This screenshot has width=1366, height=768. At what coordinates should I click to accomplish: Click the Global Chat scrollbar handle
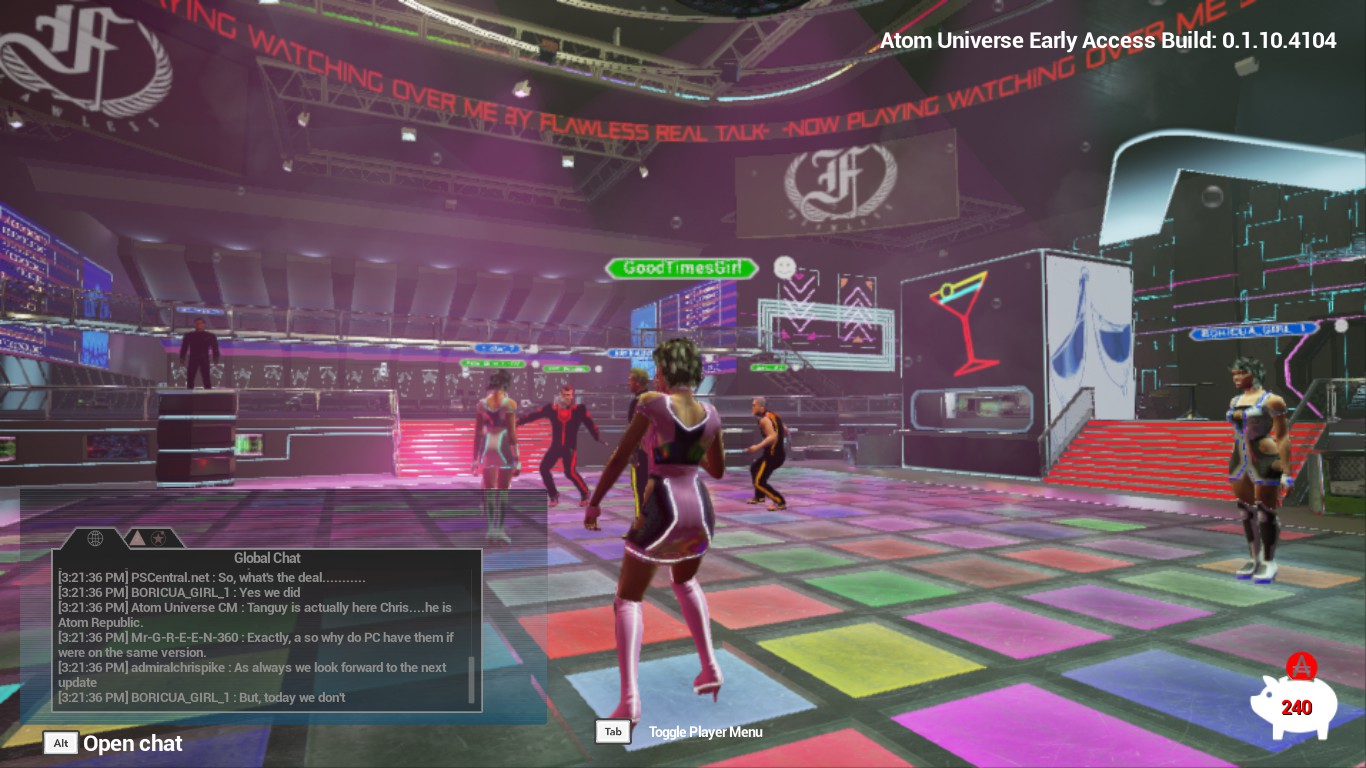[x=471, y=680]
